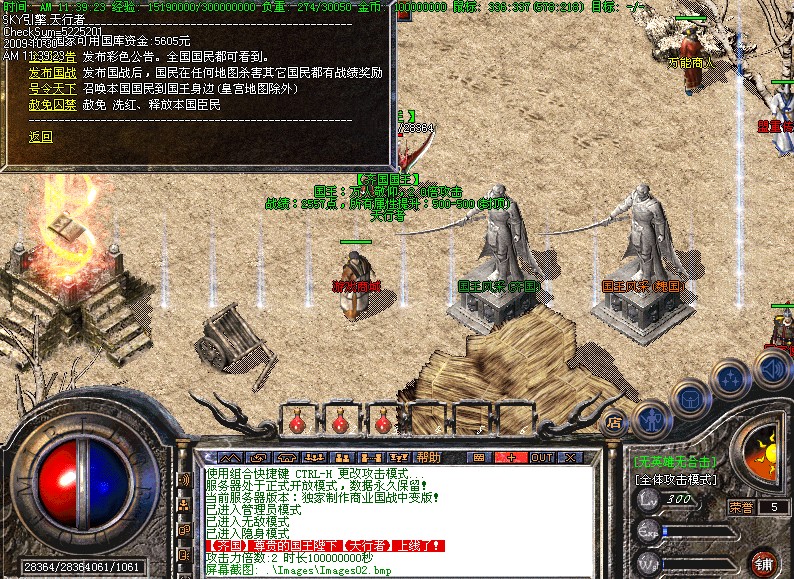Open the 帮助 help button
Image resolution: width=794 pixels, height=579 pixels.
[x=428, y=457]
